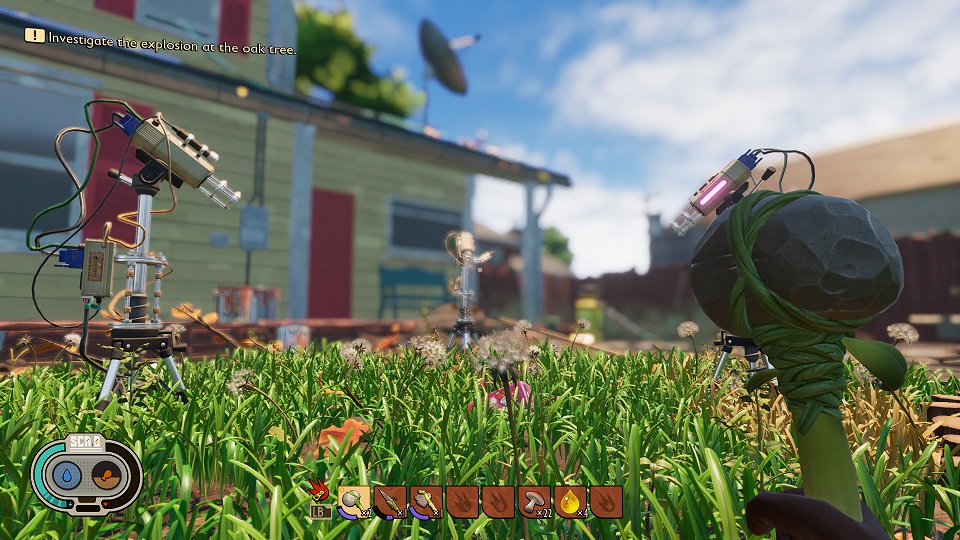The image size is (960, 540).
Task: Select the pebblet axe hotbar slot
Action: click(x=426, y=500)
